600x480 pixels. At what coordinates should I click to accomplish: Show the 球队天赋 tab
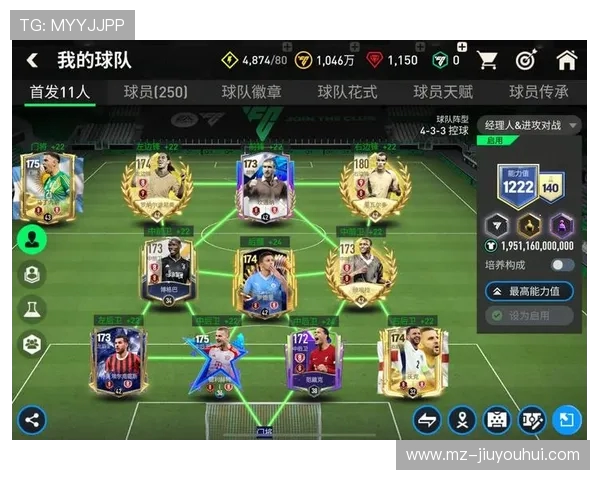pyautogui.click(x=443, y=92)
